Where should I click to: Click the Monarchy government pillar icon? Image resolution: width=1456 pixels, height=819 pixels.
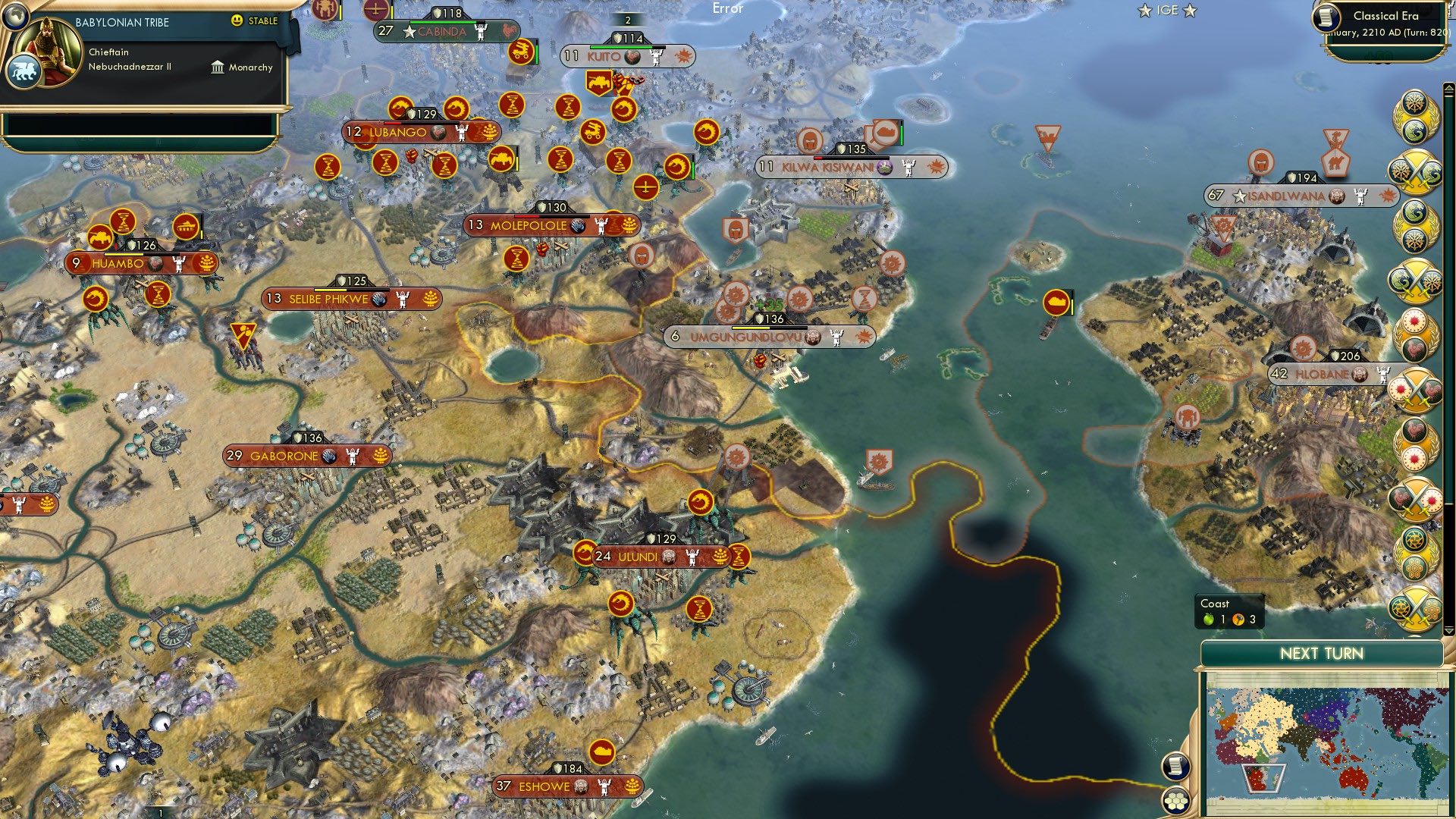[218, 68]
